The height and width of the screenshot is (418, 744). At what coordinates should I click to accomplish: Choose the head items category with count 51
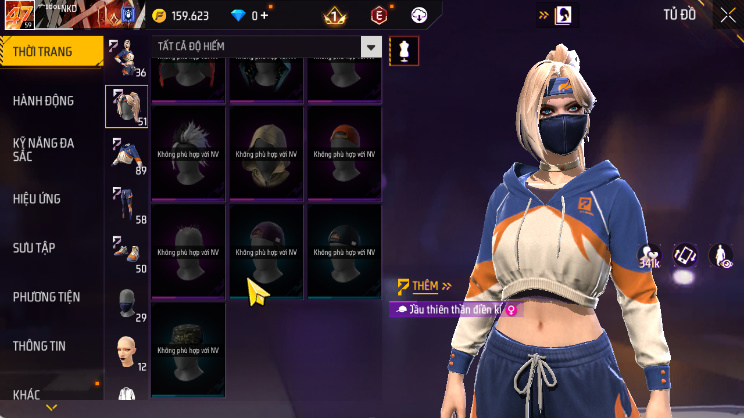(127, 106)
